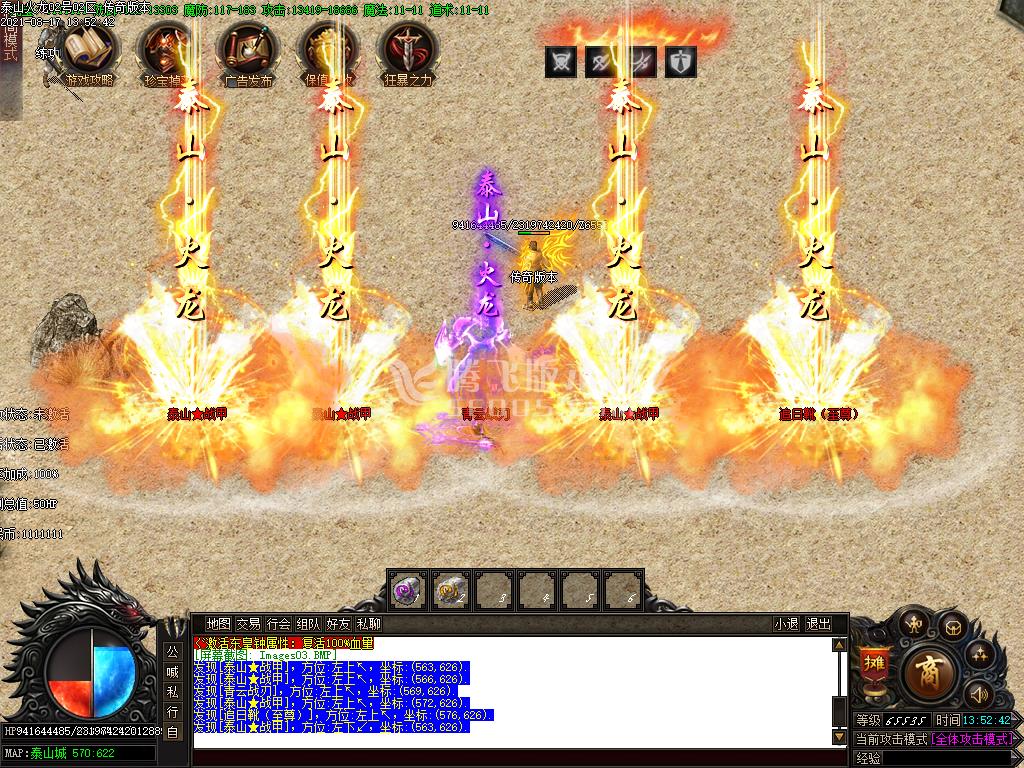The width and height of the screenshot is (1024, 768).
Task: Select the purple scroll in hotbar slot 1
Action: (x=408, y=591)
